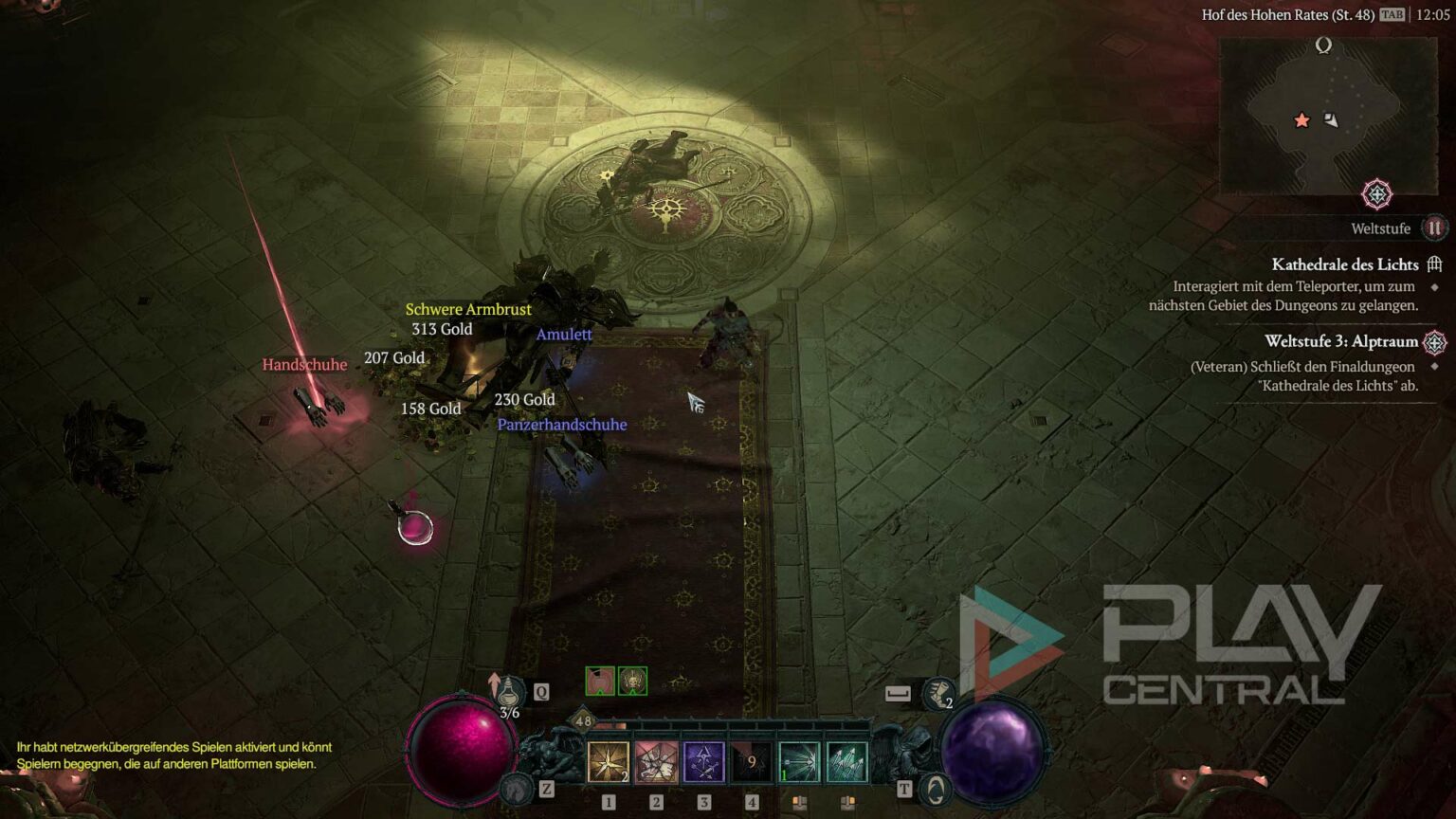Select the darkened skill on cooldown showing 9
Viewport: 1456px width, 819px height.
click(752, 763)
